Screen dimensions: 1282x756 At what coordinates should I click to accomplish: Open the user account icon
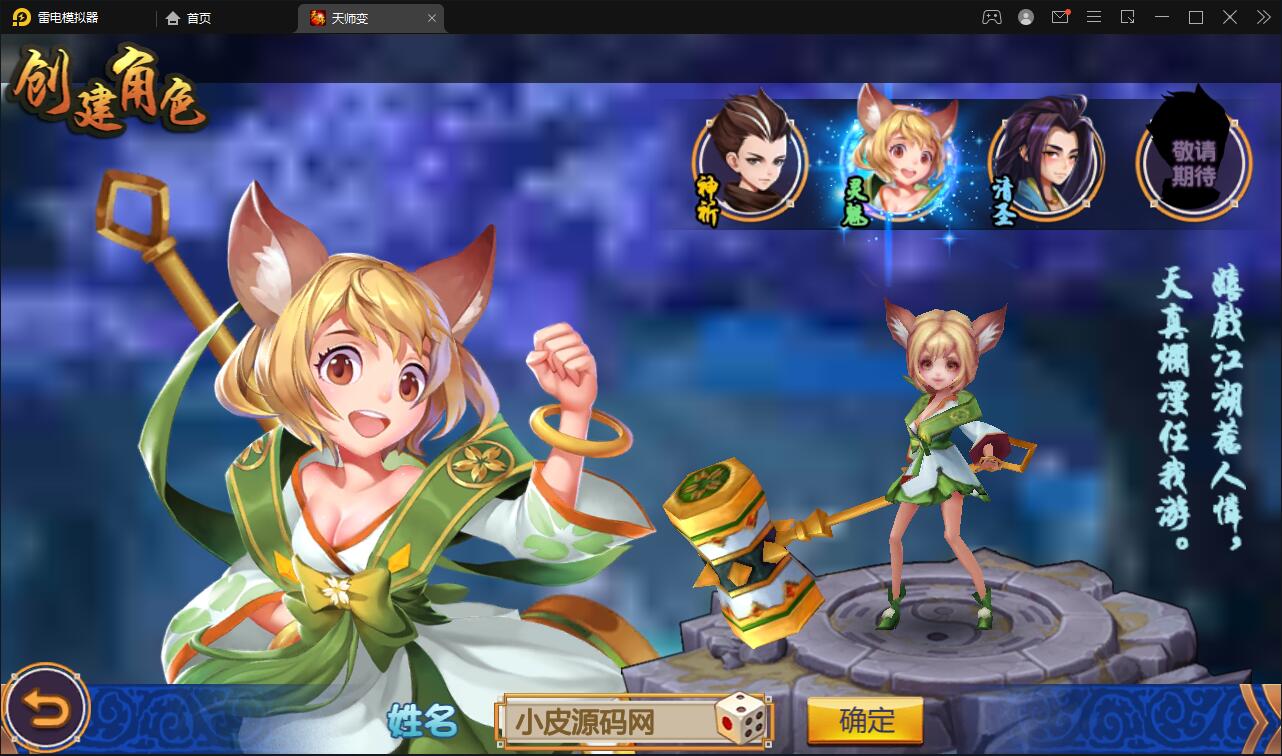pos(1024,17)
